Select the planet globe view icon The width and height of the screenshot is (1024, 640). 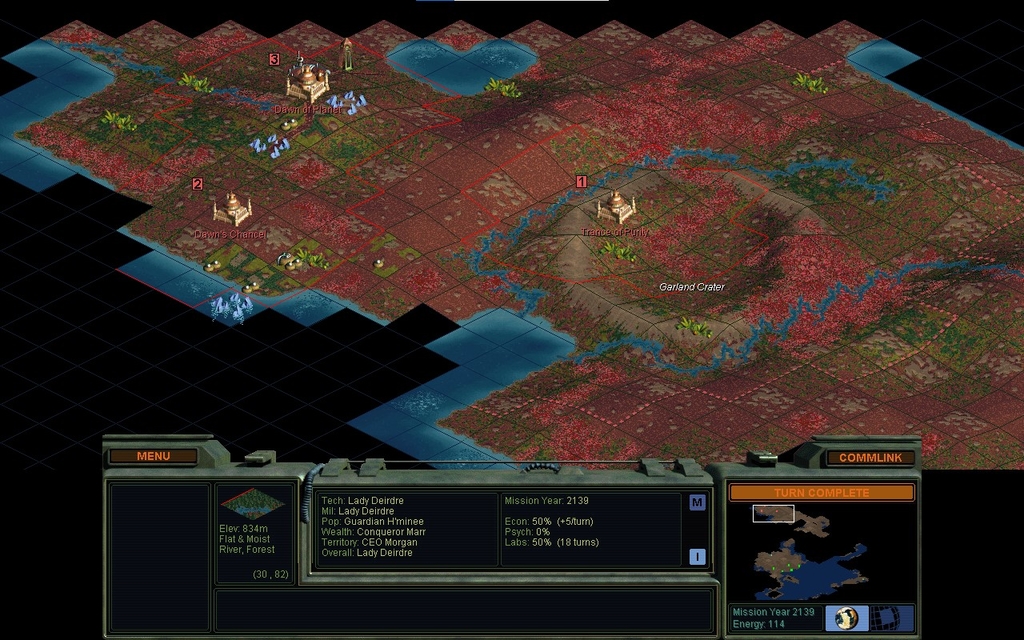pyautogui.click(x=846, y=618)
